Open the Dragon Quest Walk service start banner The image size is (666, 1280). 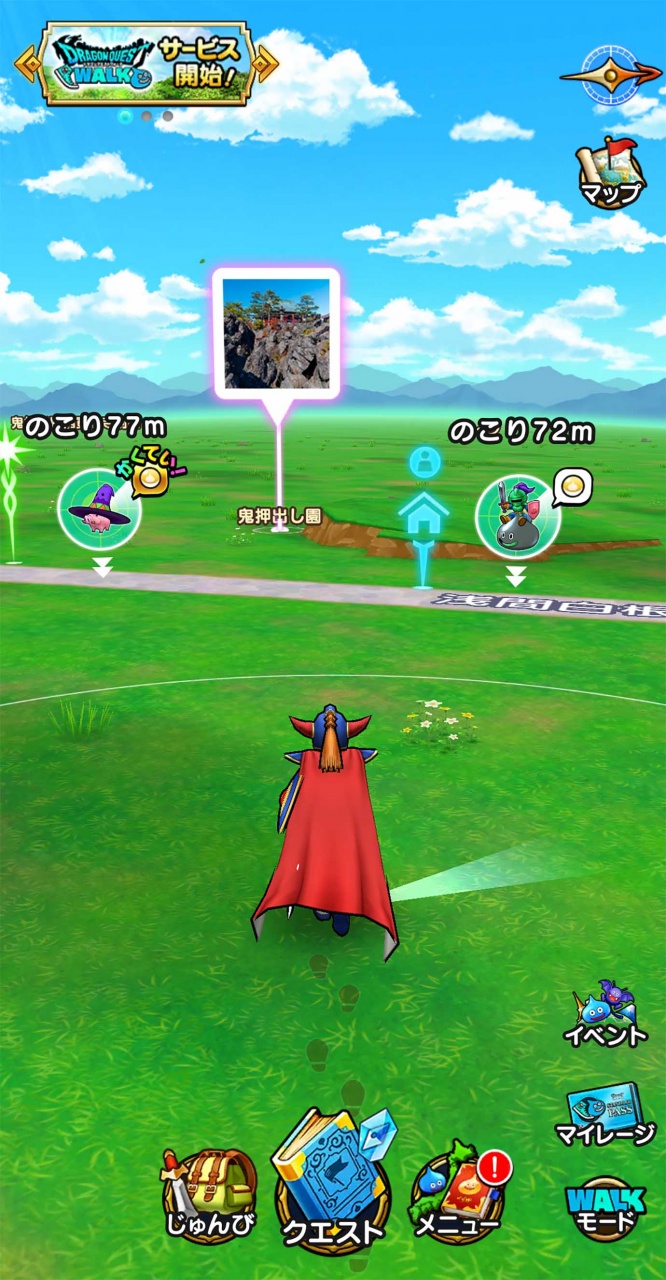click(x=145, y=64)
